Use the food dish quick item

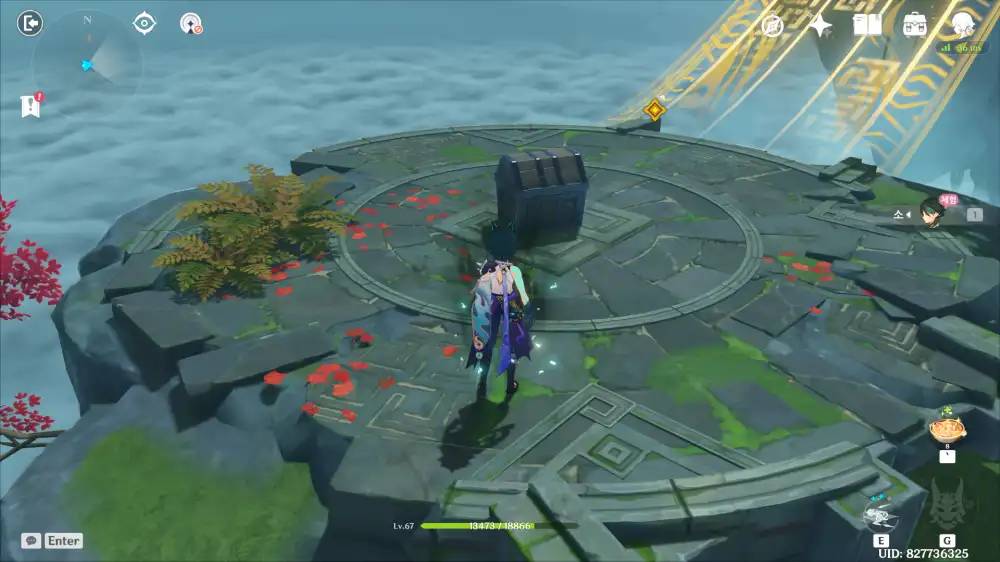coord(945,431)
